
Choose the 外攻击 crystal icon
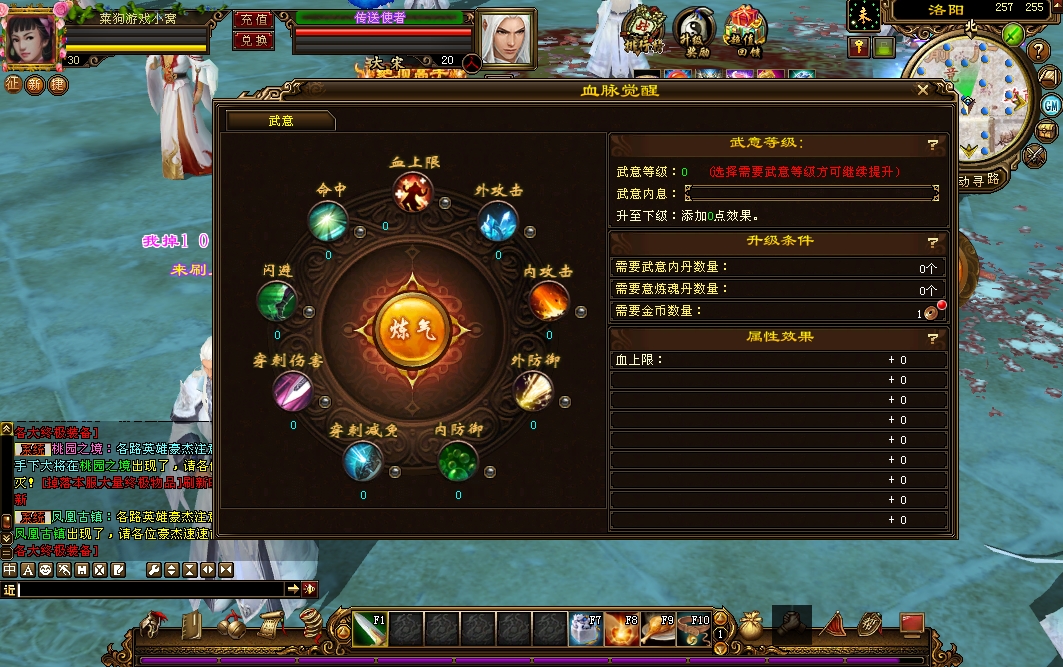click(x=497, y=221)
